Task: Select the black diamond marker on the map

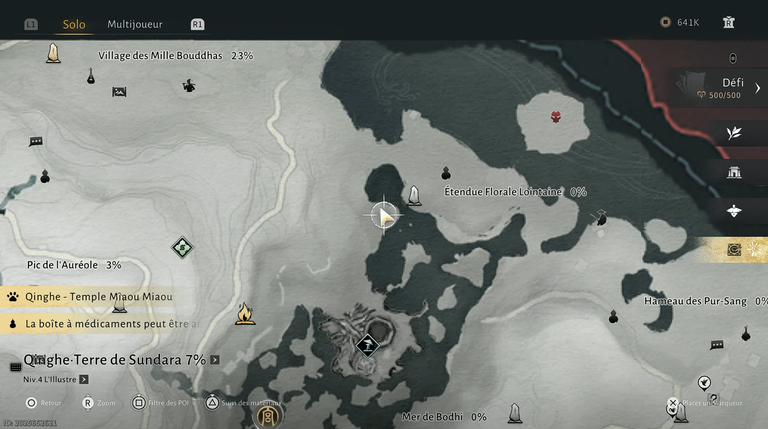Action: click(x=368, y=345)
